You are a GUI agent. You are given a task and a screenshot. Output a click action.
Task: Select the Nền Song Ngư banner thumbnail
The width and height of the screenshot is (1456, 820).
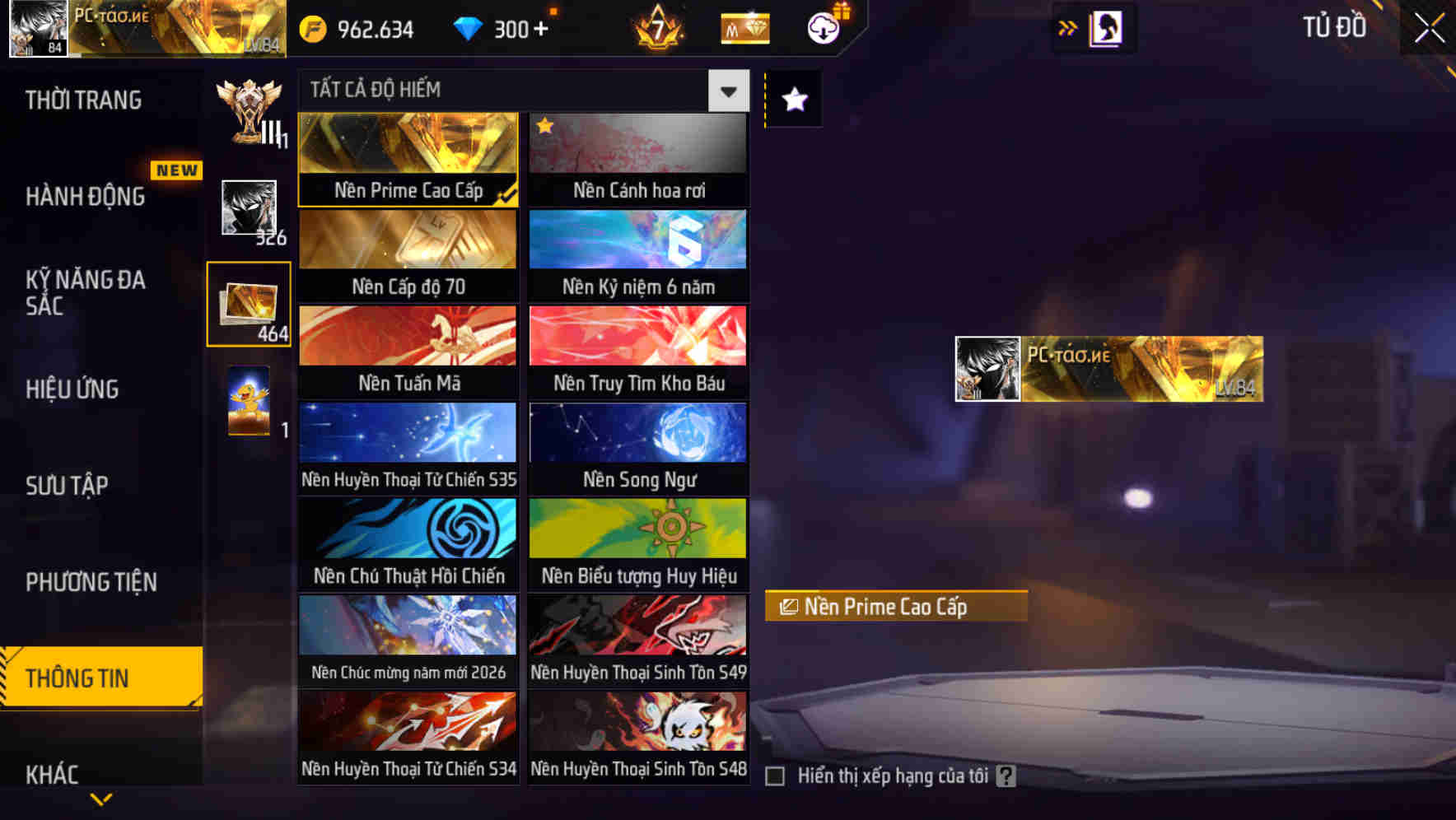[x=638, y=434]
